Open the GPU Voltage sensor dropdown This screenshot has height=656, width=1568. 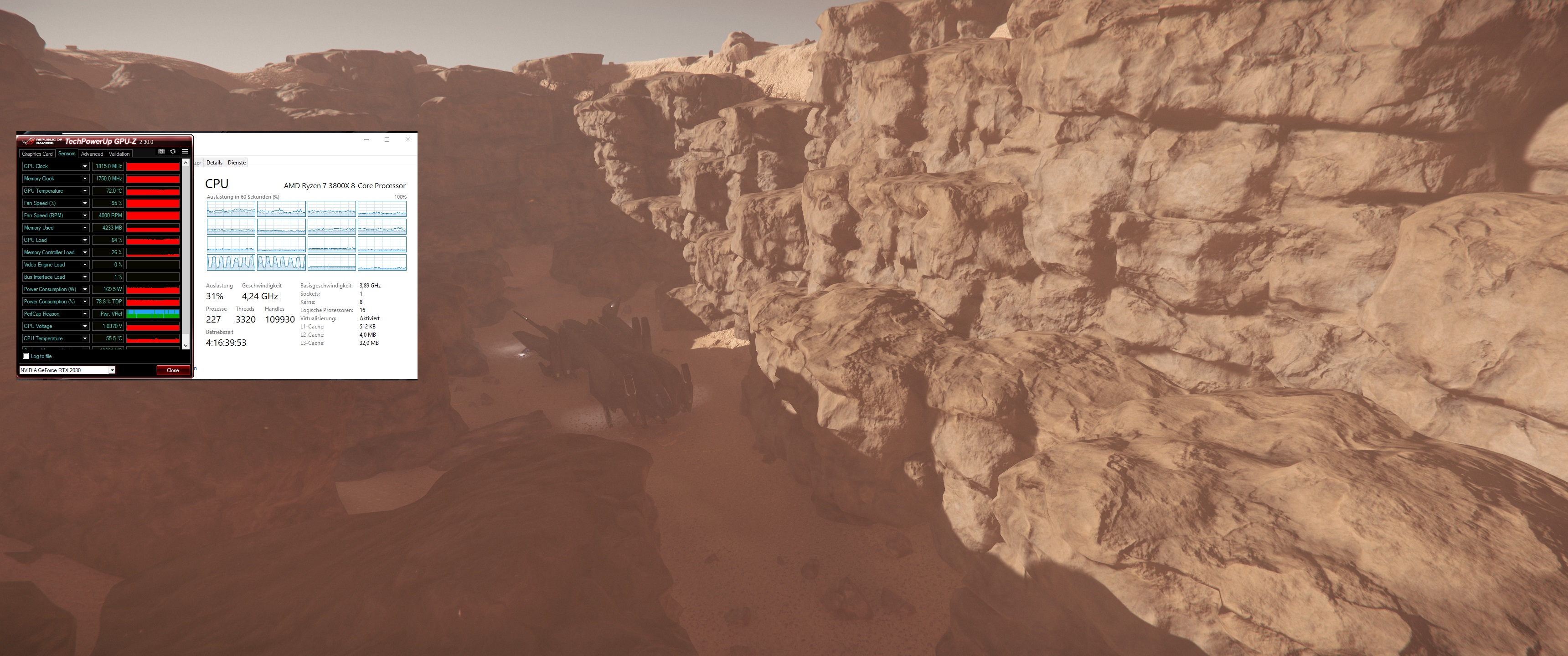pos(85,326)
